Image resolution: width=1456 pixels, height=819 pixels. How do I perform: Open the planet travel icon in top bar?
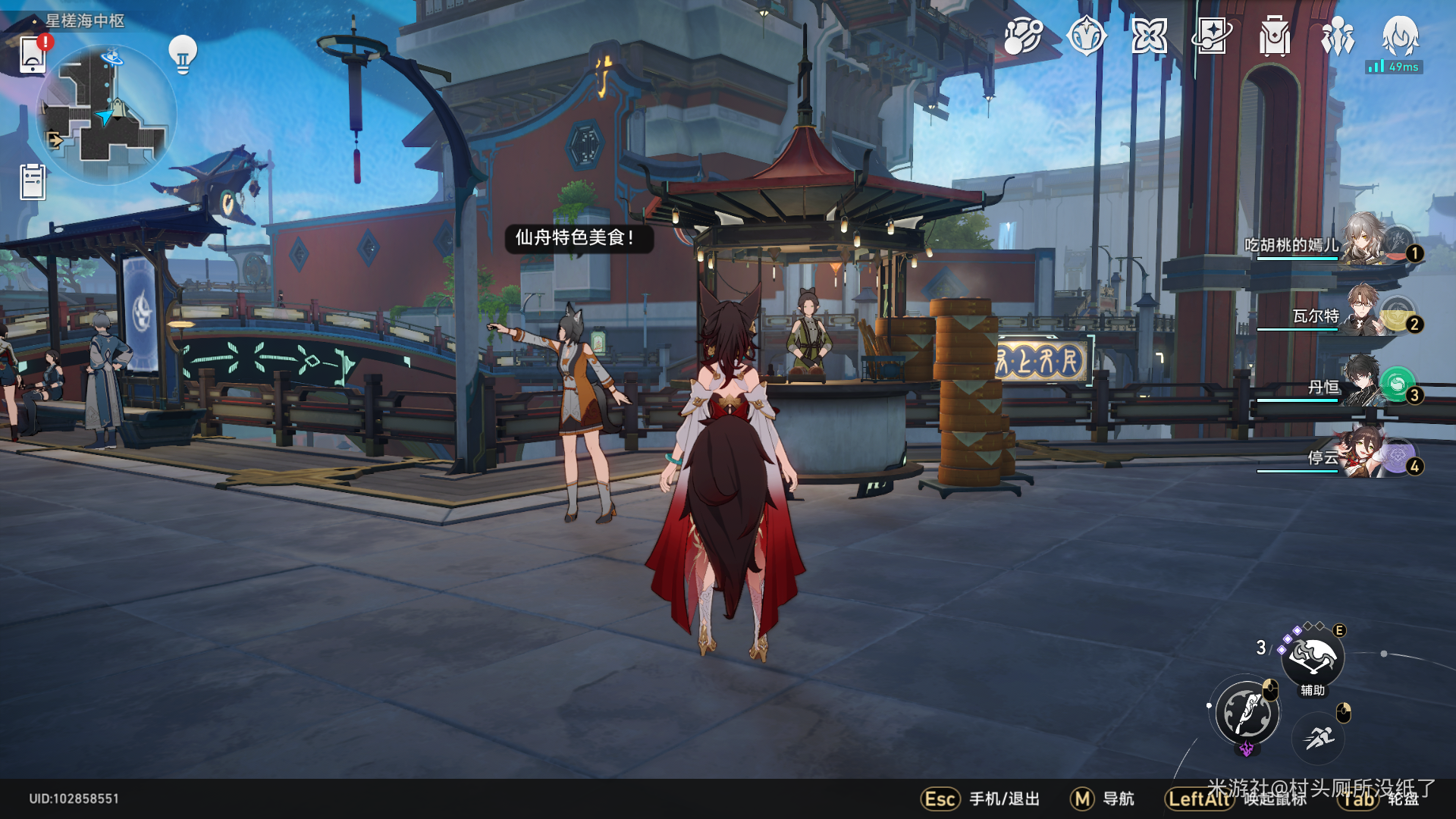[1023, 36]
